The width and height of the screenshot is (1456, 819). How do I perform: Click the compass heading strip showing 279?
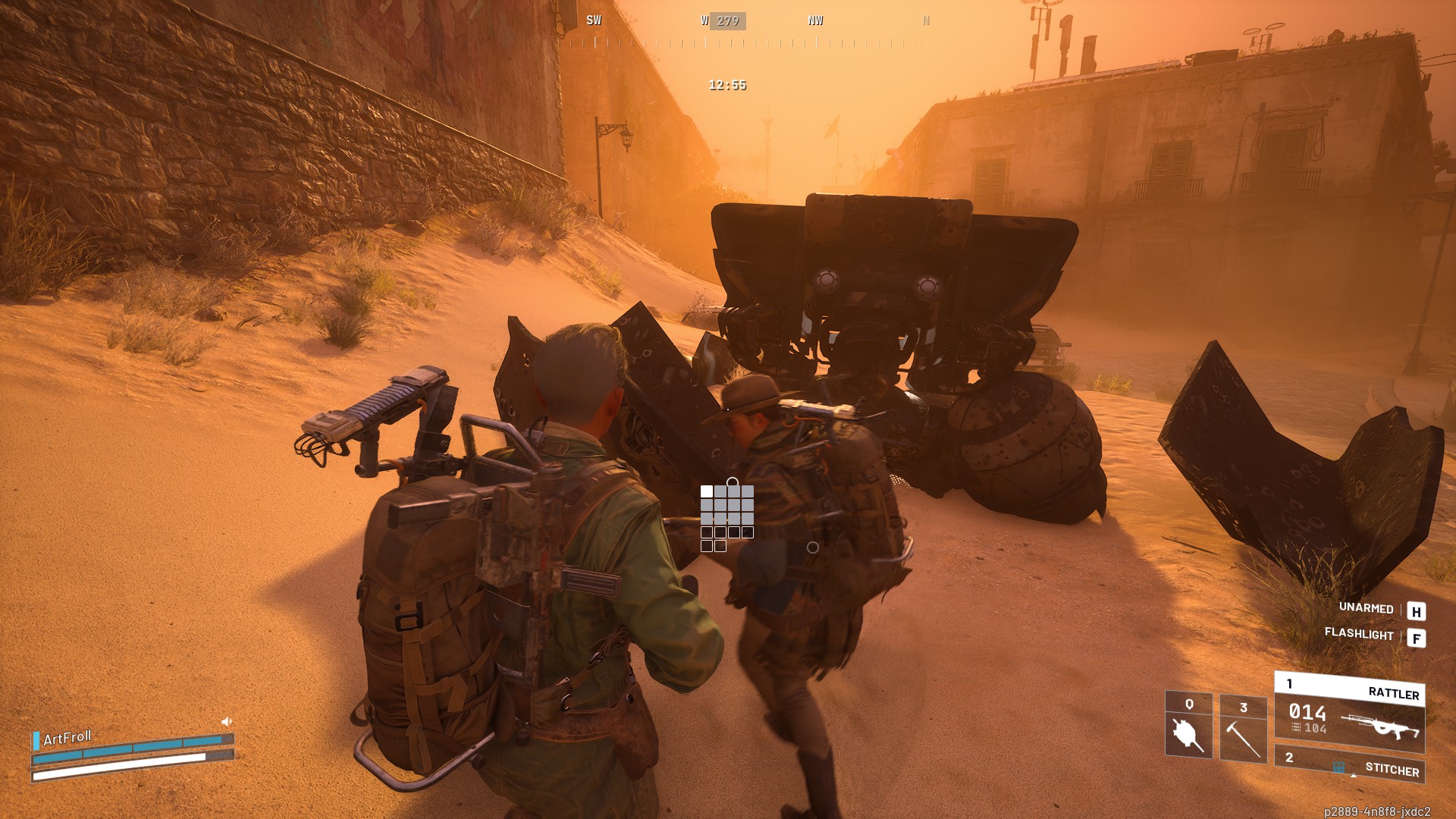click(x=726, y=21)
